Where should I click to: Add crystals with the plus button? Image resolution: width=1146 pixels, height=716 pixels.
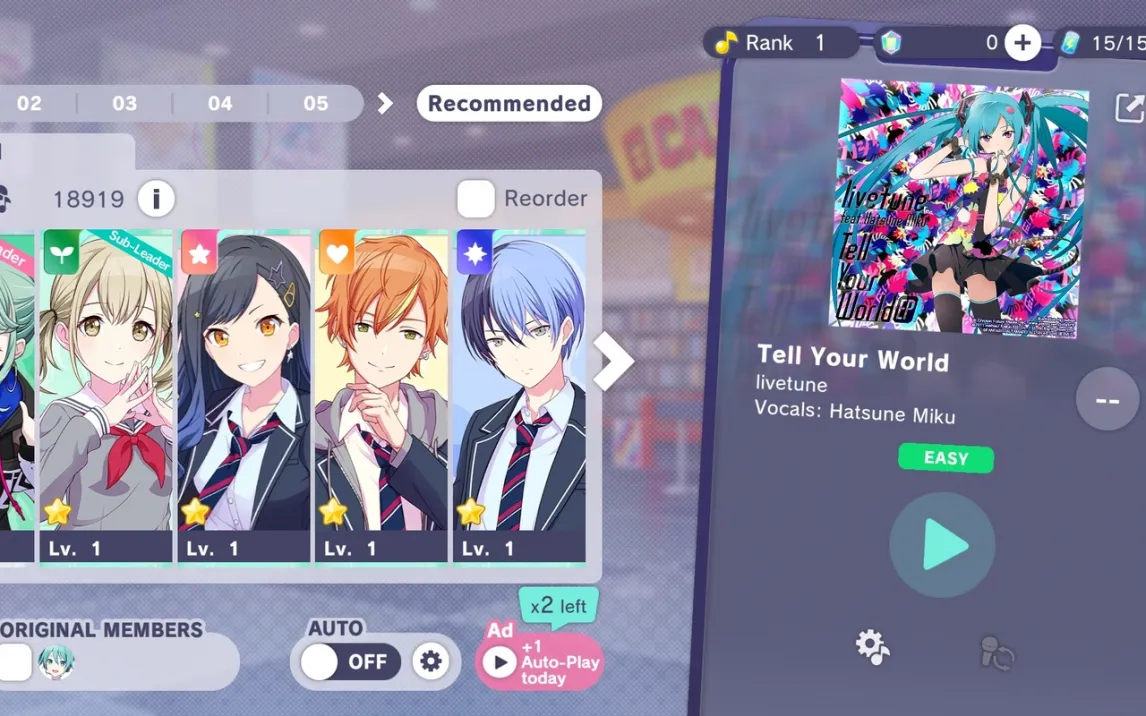coord(1022,43)
